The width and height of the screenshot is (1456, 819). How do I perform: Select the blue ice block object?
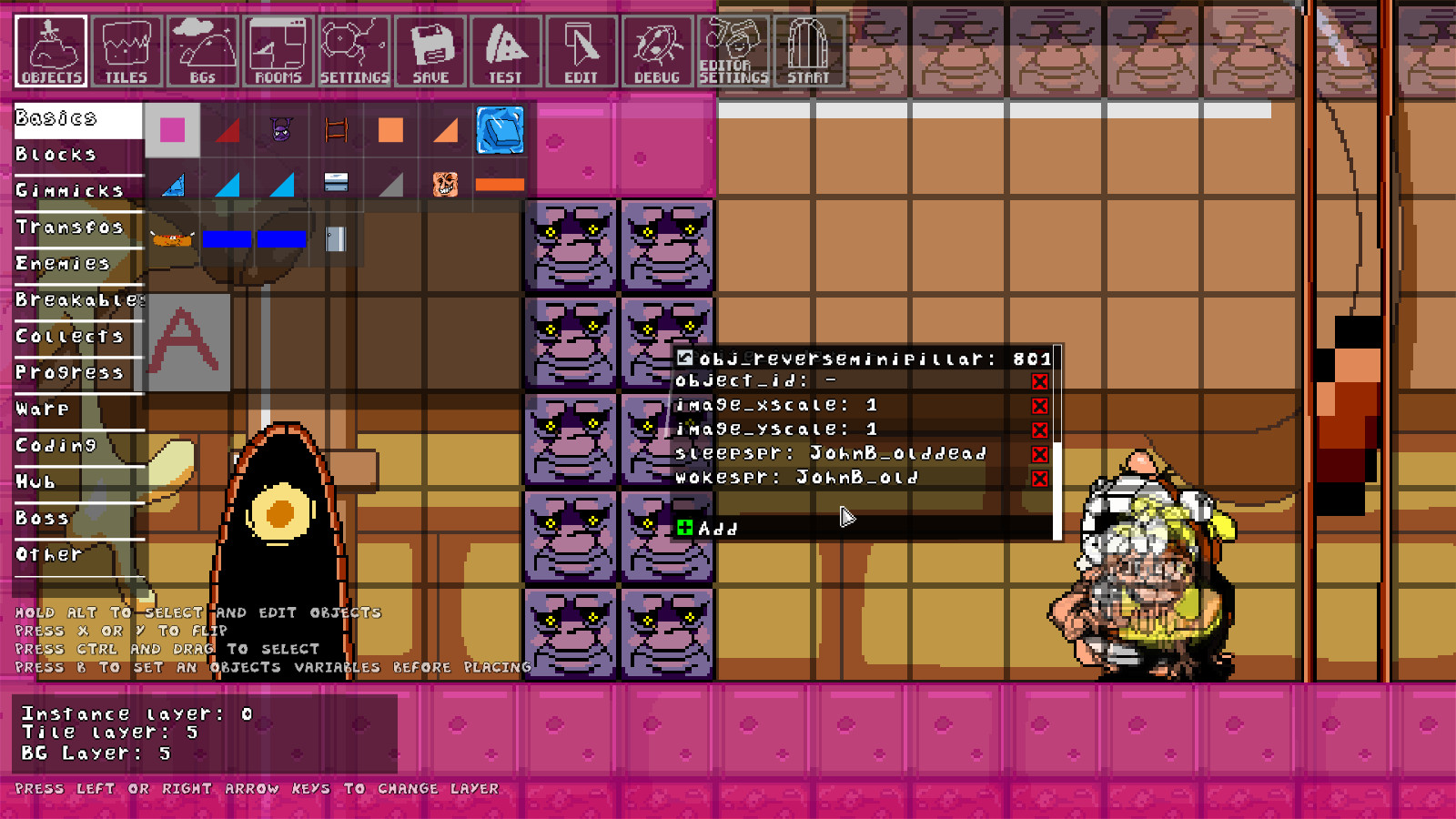click(x=500, y=130)
